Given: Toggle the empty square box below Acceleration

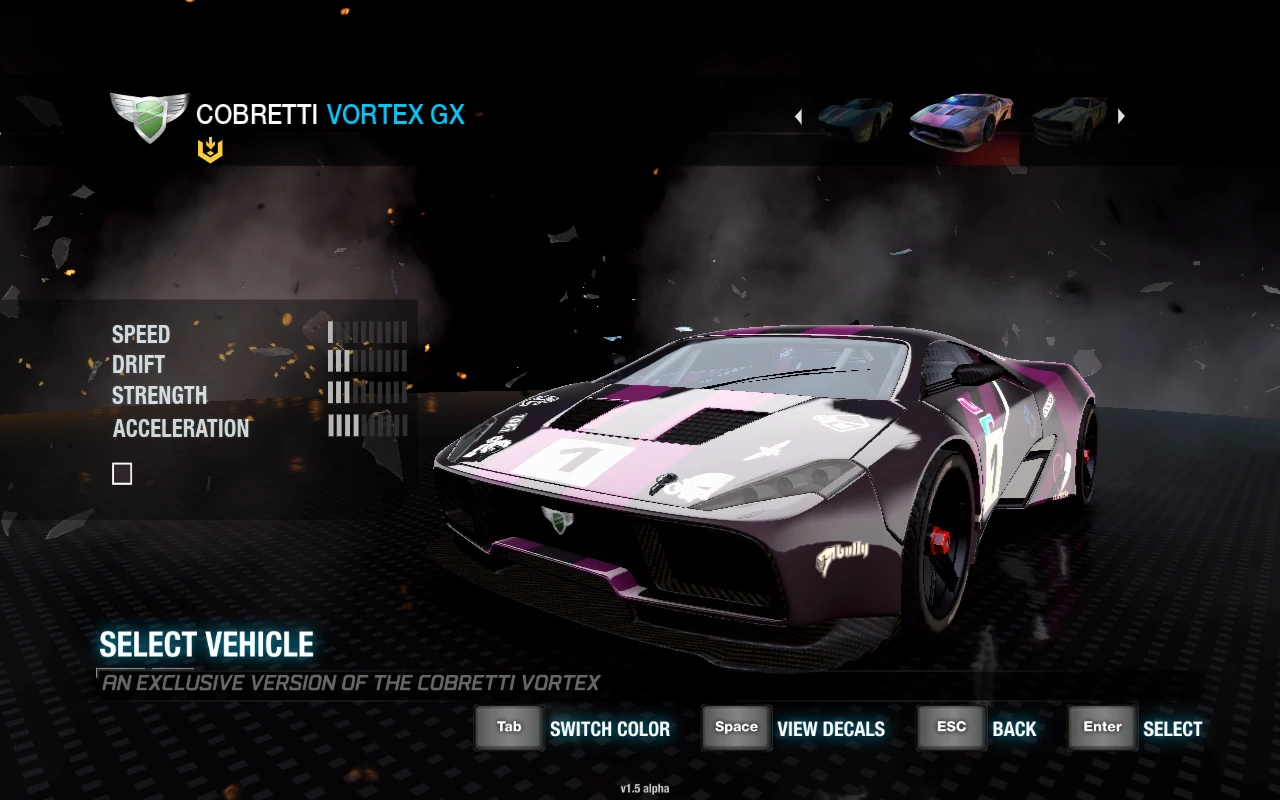Looking at the screenshot, I should click(122, 474).
